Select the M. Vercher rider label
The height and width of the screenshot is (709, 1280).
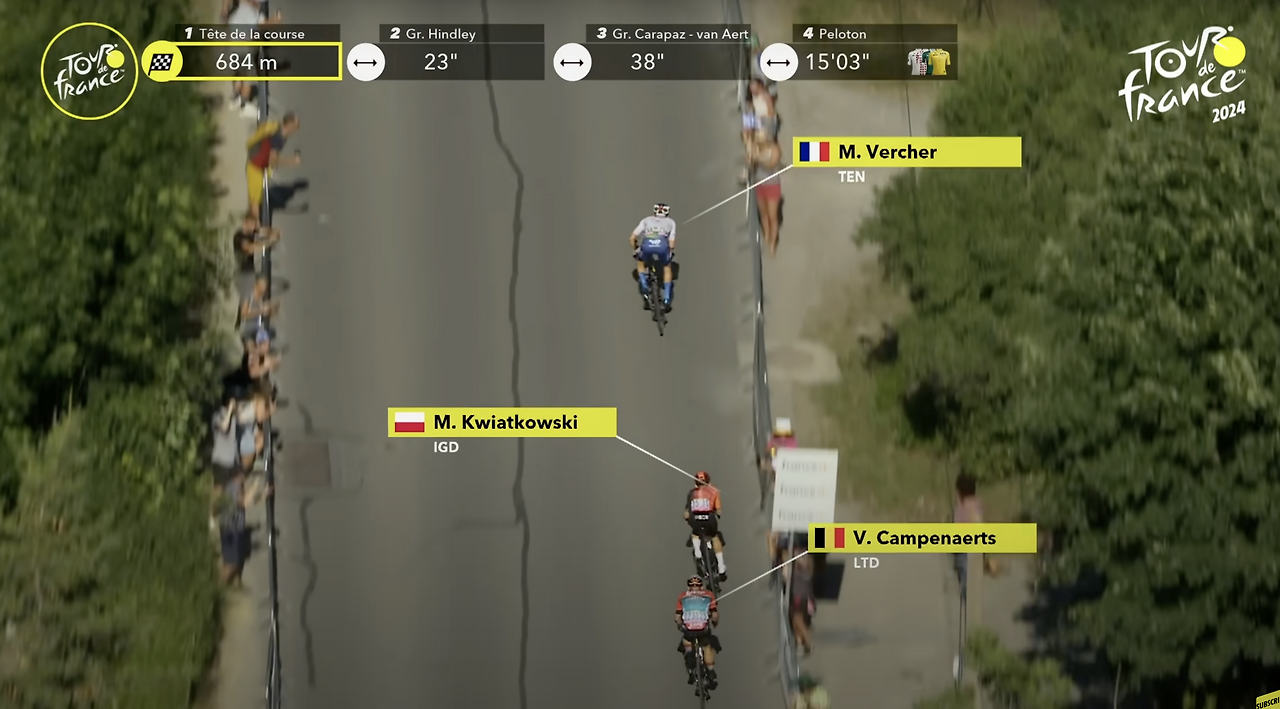click(907, 152)
